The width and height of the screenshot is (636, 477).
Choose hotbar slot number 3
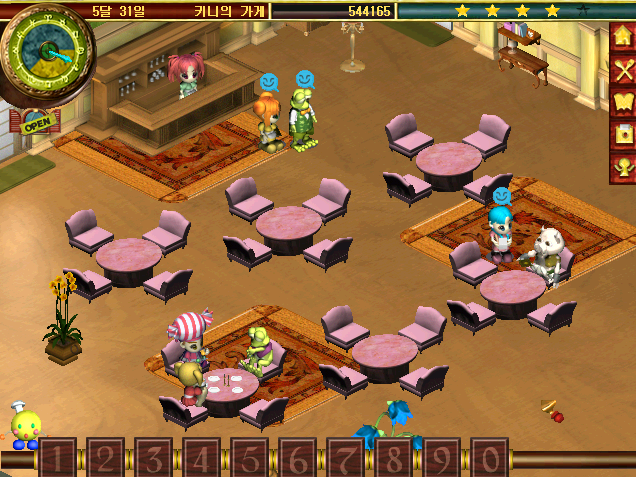(153, 458)
